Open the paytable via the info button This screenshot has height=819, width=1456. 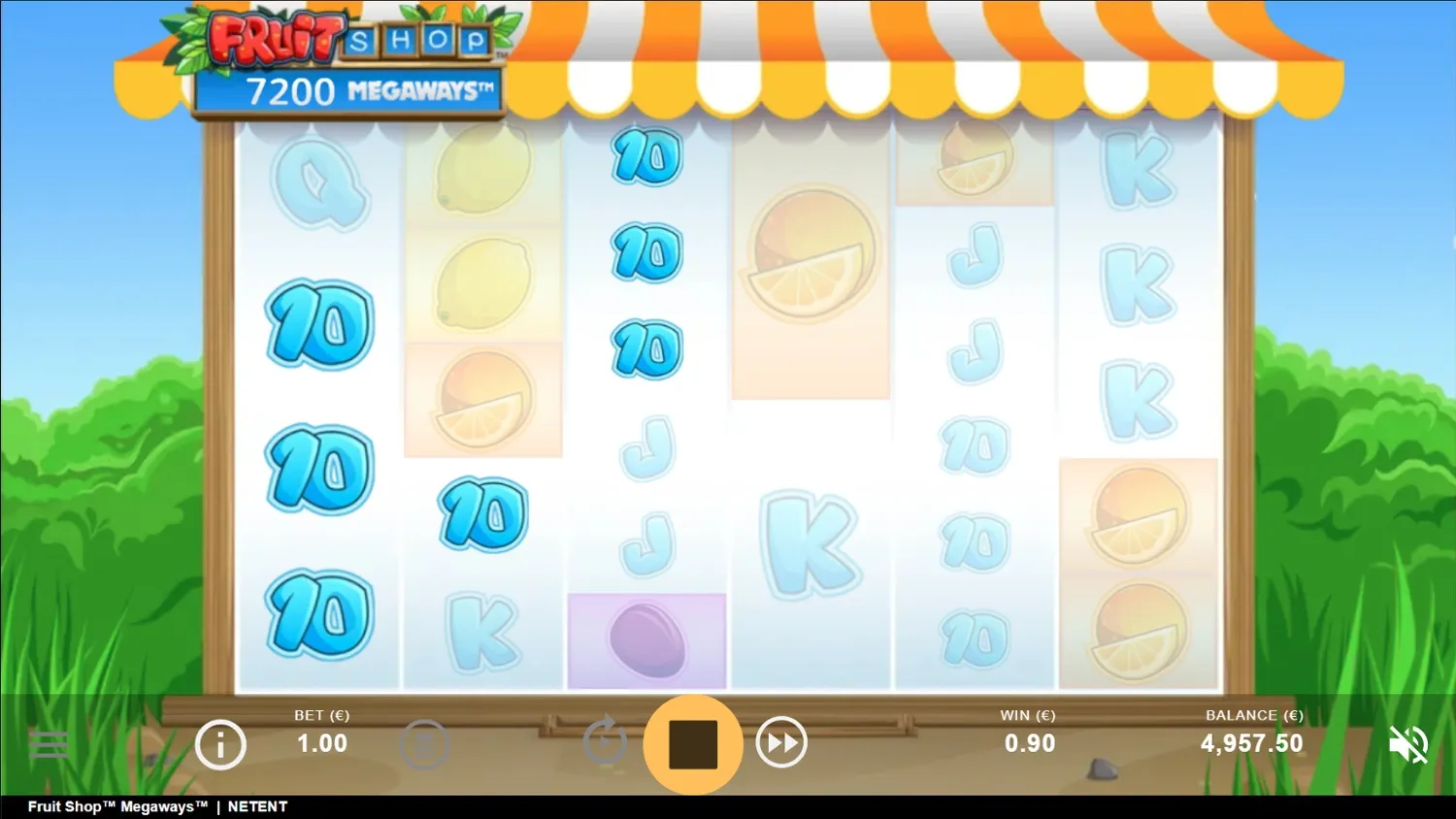click(220, 744)
